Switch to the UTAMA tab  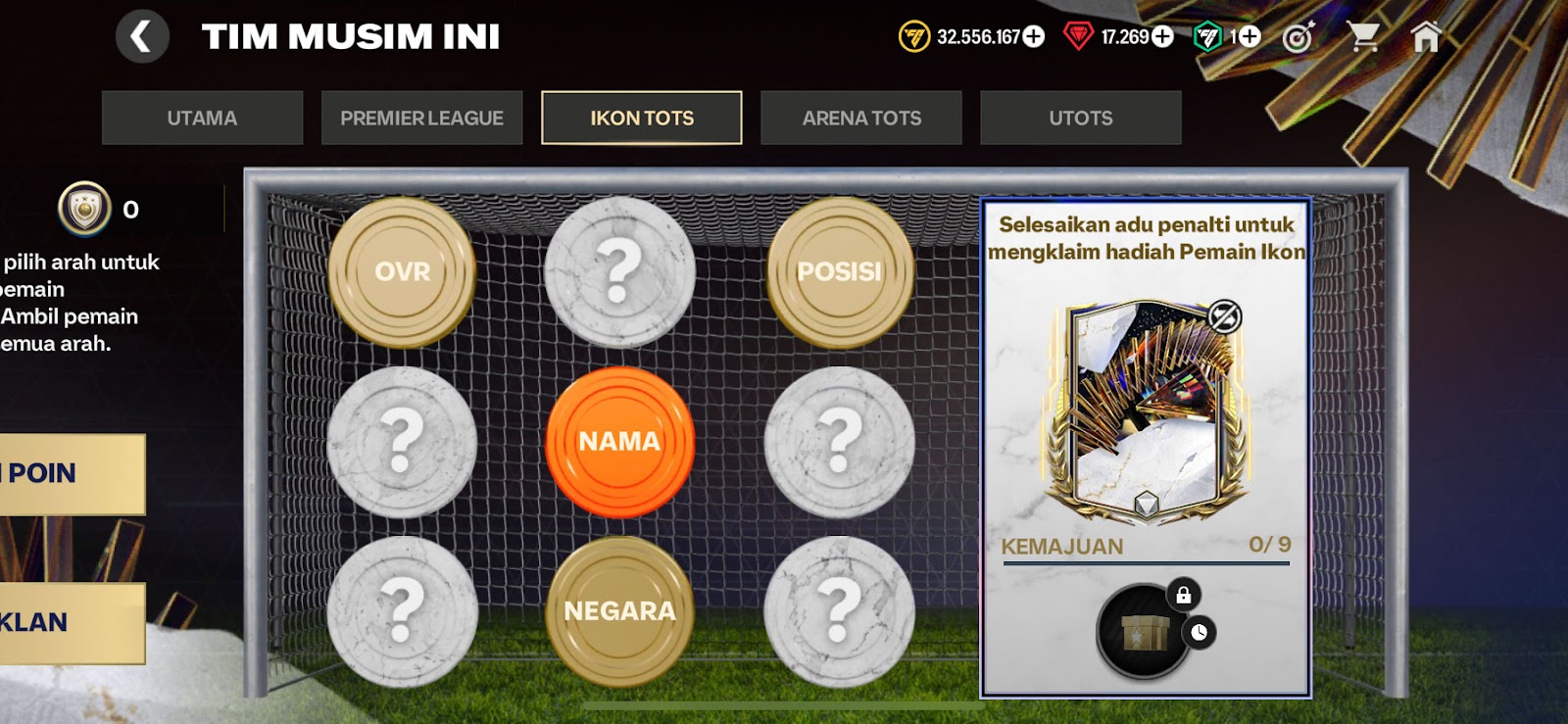pyautogui.click(x=202, y=119)
